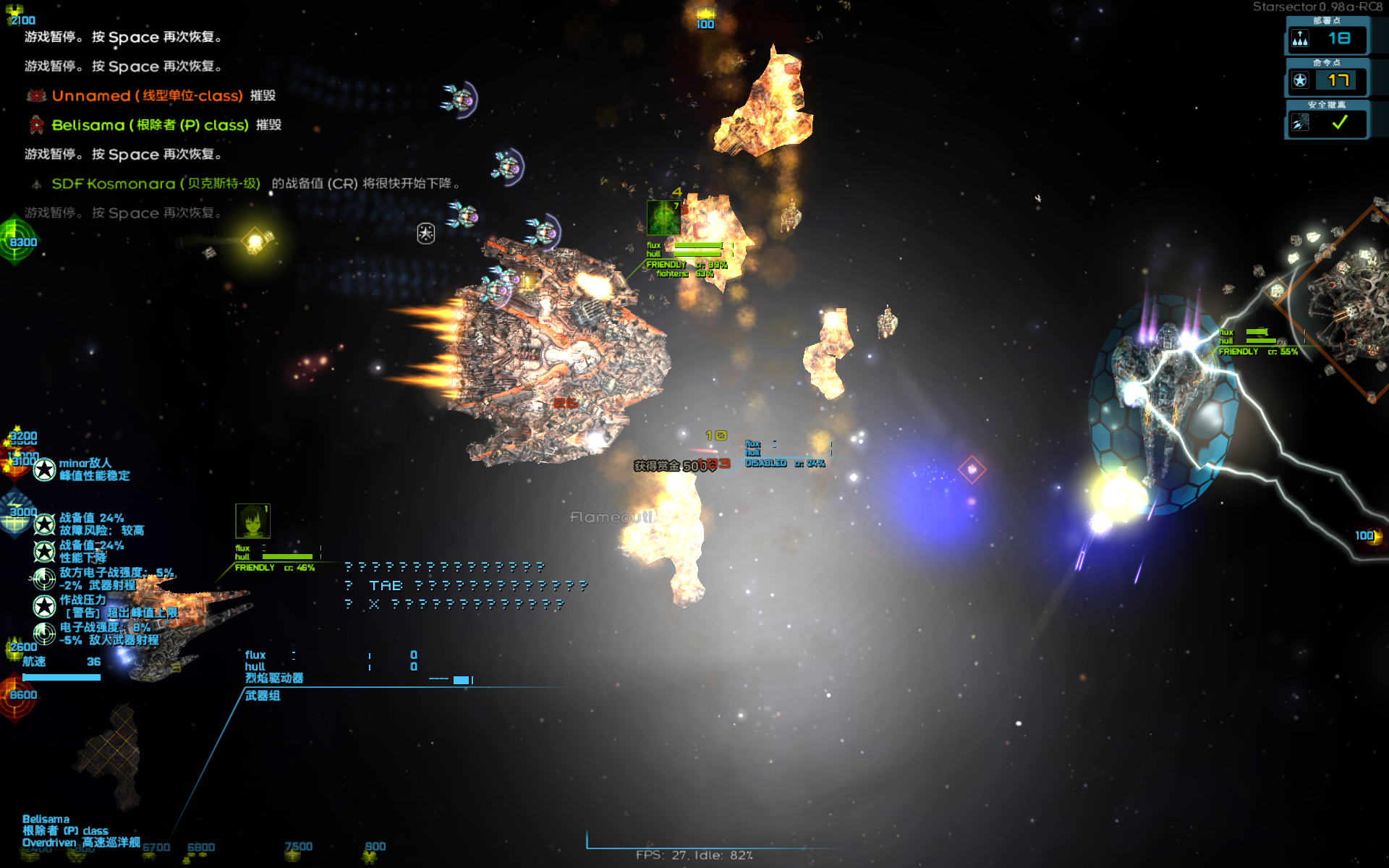Click the 作战压力 combat stress status icon
This screenshot has height=868, width=1389.
point(45,606)
